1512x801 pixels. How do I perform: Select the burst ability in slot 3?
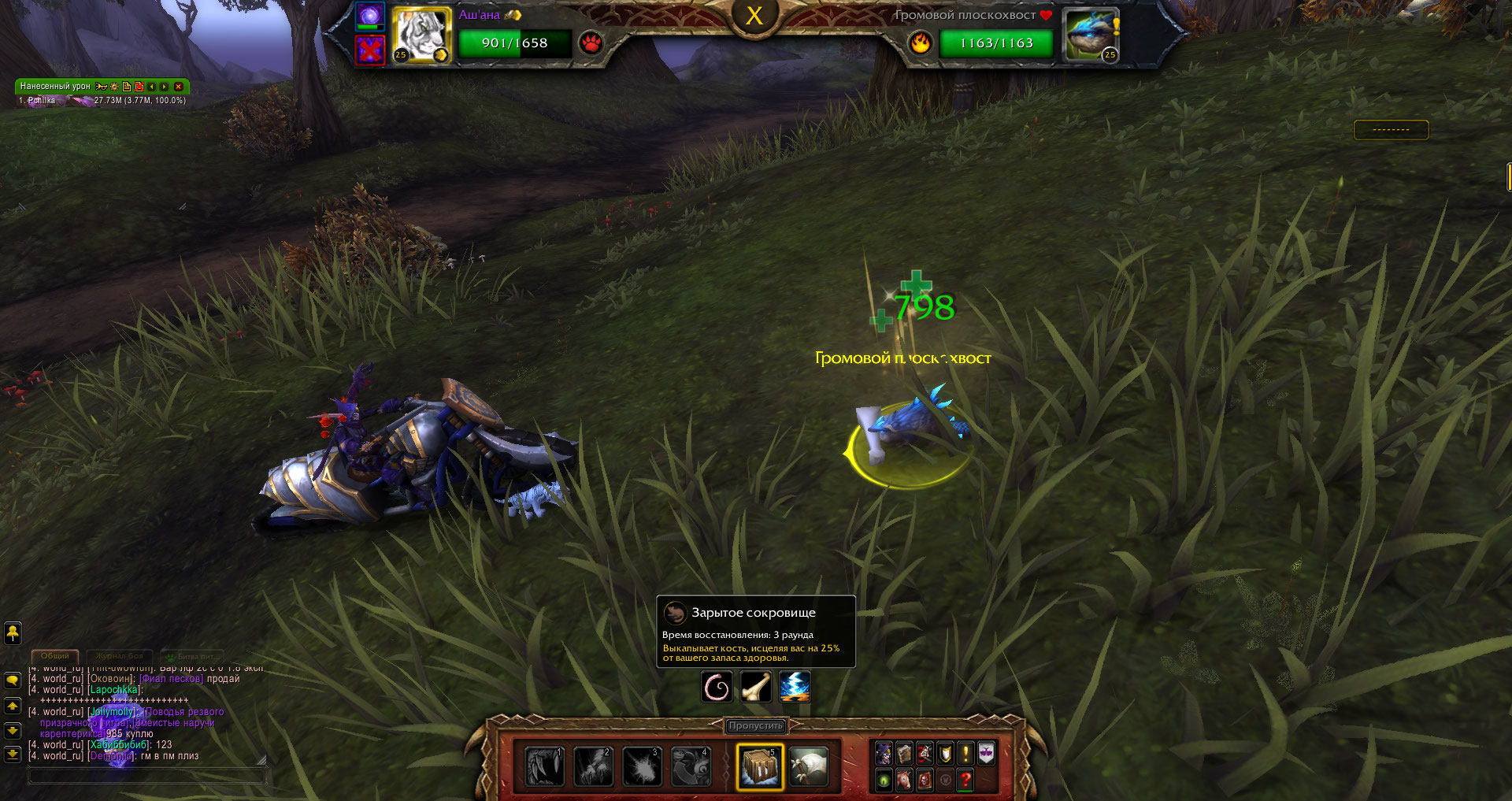point(643,766)
